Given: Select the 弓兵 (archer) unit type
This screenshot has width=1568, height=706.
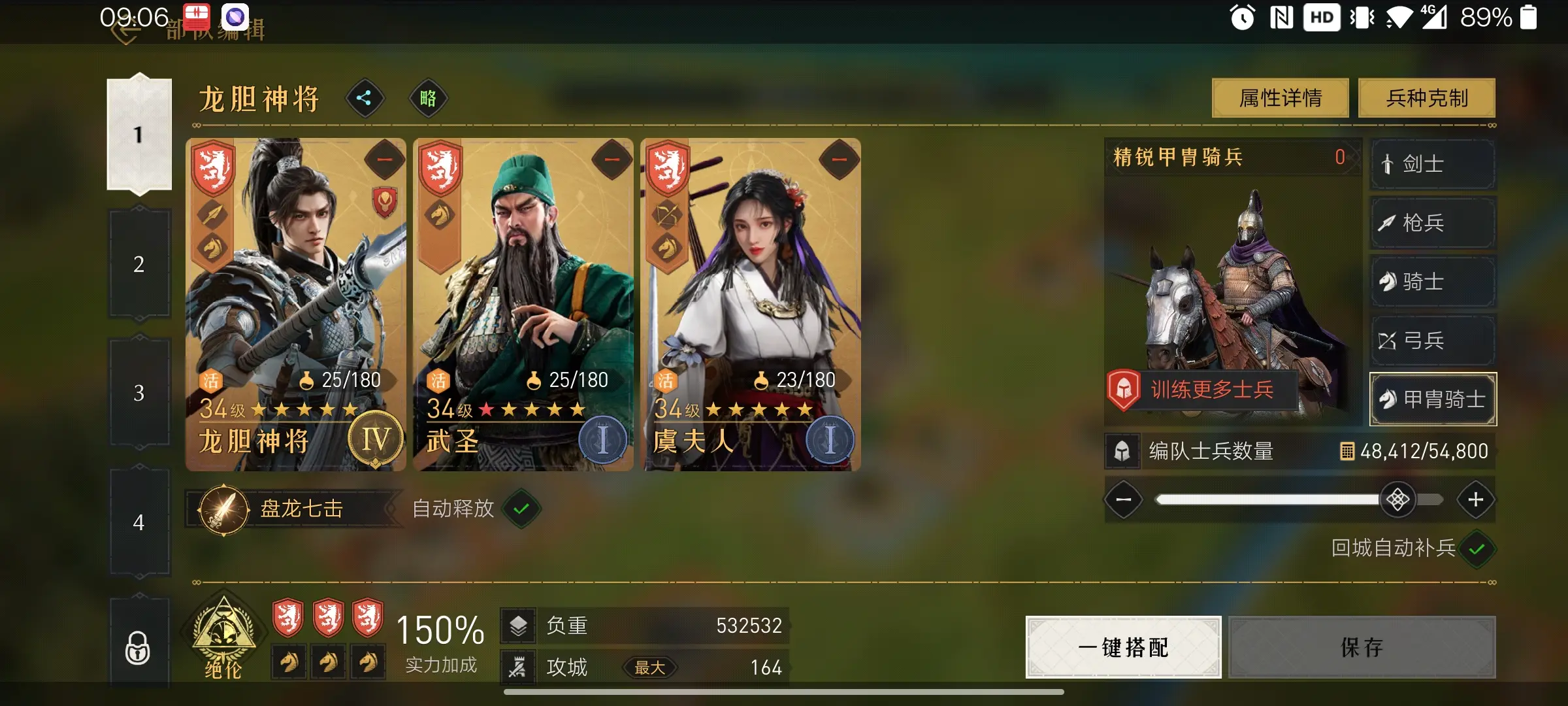Looking at the screenshot, I should [x=1432, y=341].
